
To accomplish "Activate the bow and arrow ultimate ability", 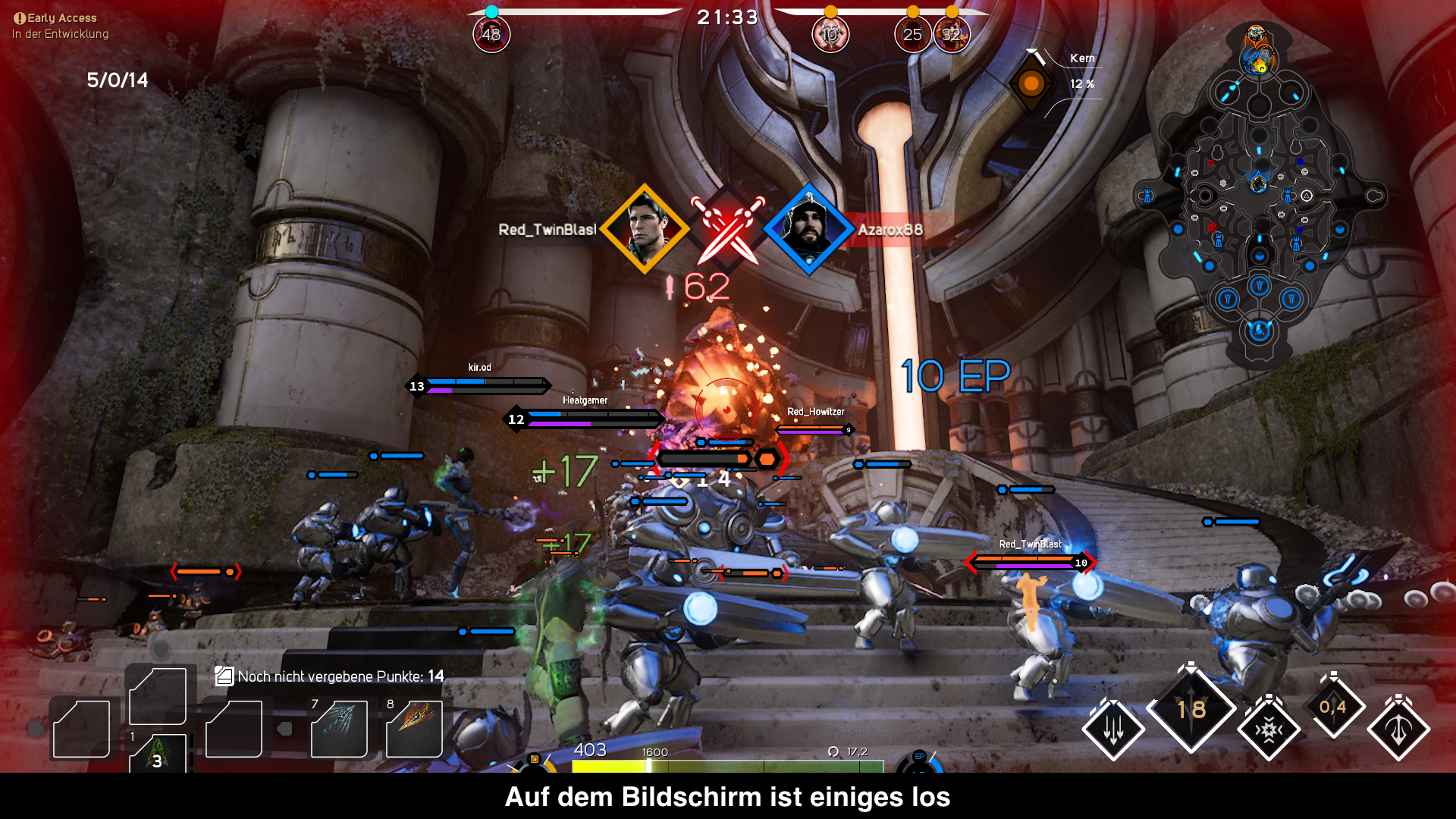I will (1398, 730).
